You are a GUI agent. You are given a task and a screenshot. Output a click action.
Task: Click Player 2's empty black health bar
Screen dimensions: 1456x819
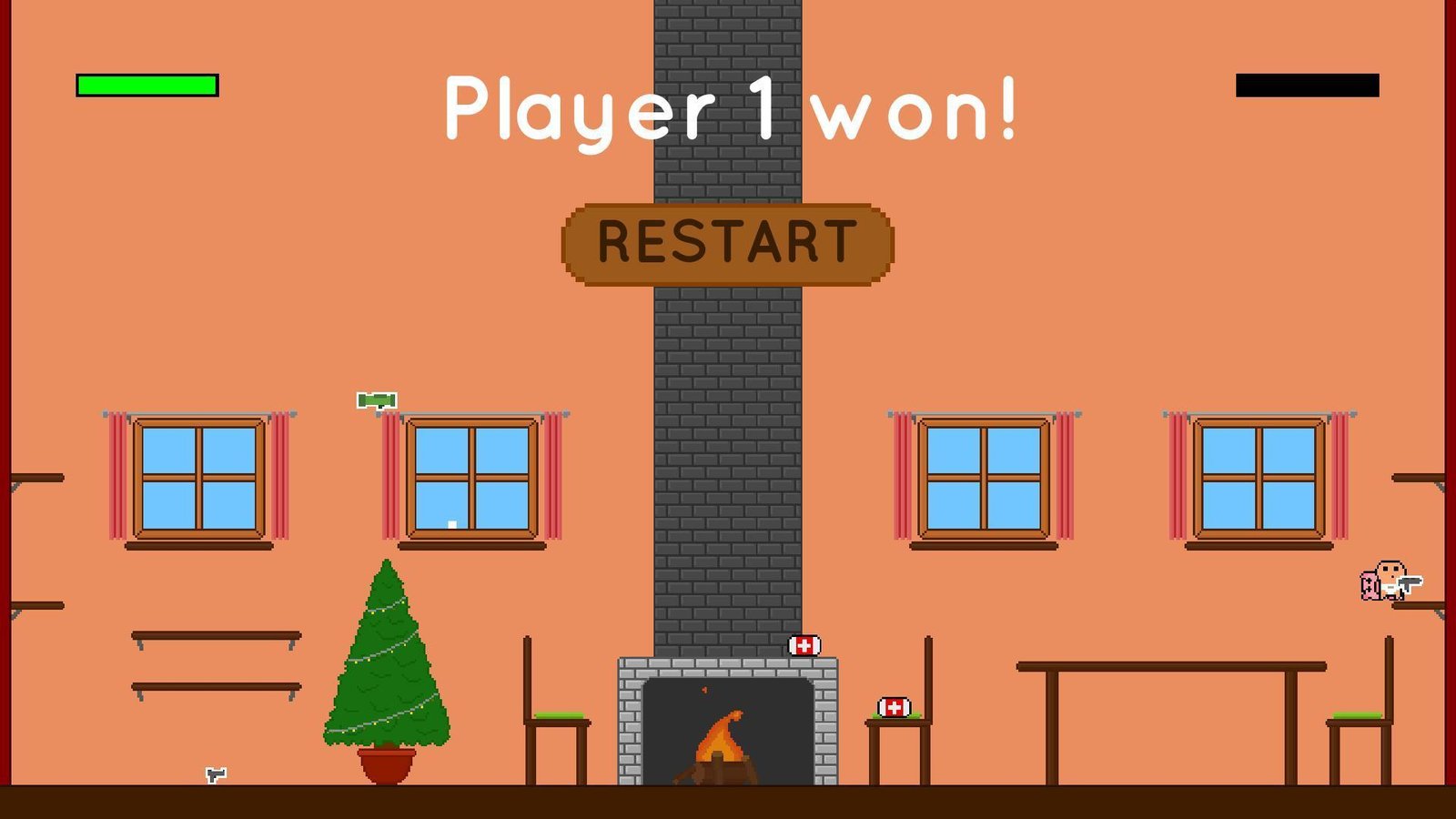[x=1308, y=86]
